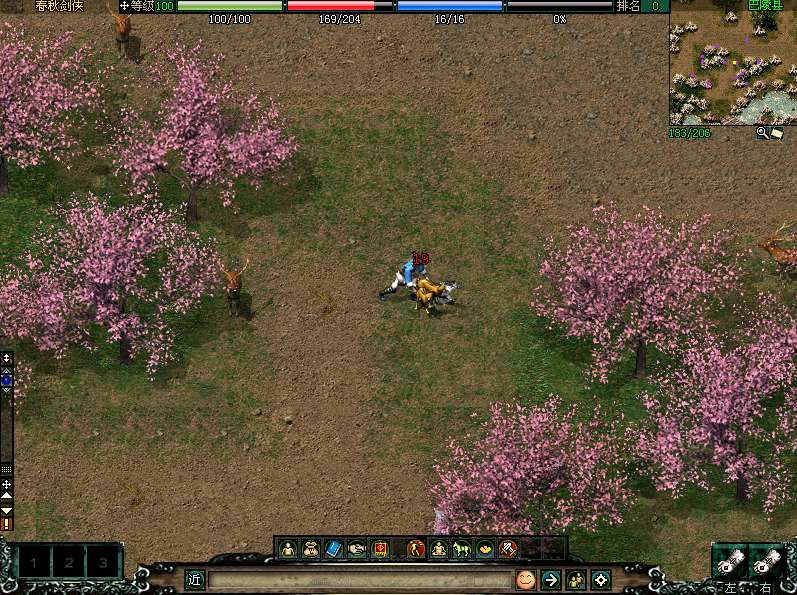Viewport: 797px width, 595px height.
Task: Click the hammer icon in toolbar
Action: point(508,548)
